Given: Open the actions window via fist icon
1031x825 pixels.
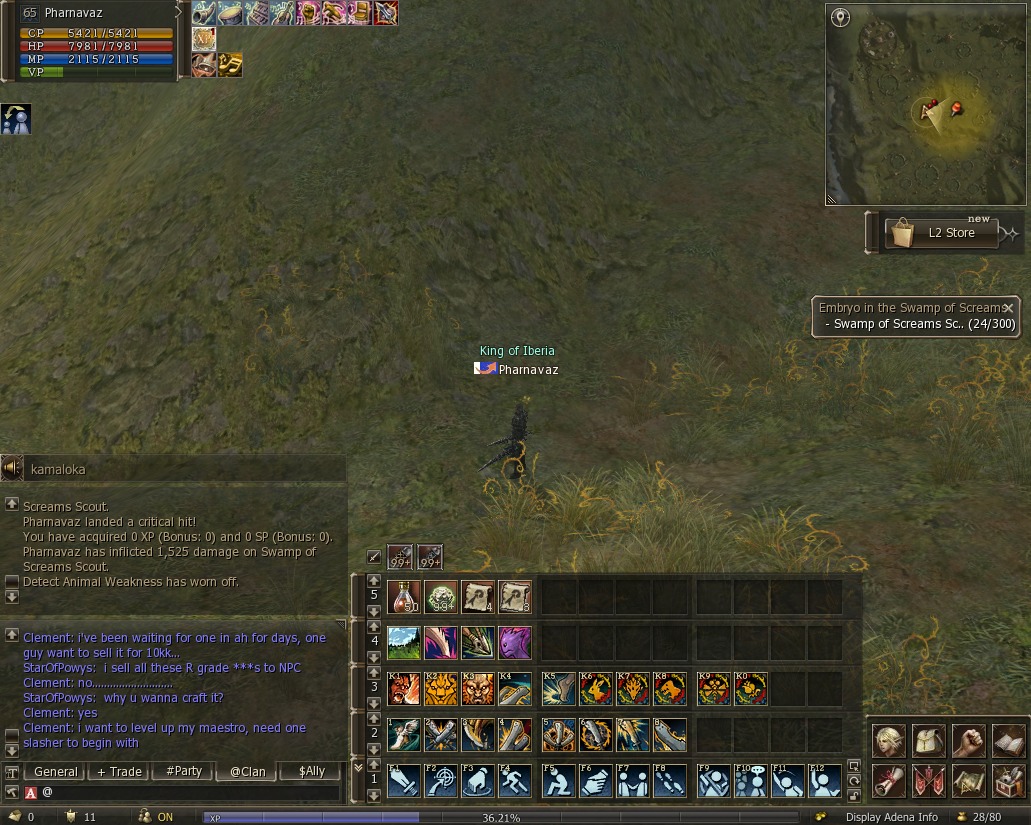Looking at the screenshot, I should [x=968, y=740].
